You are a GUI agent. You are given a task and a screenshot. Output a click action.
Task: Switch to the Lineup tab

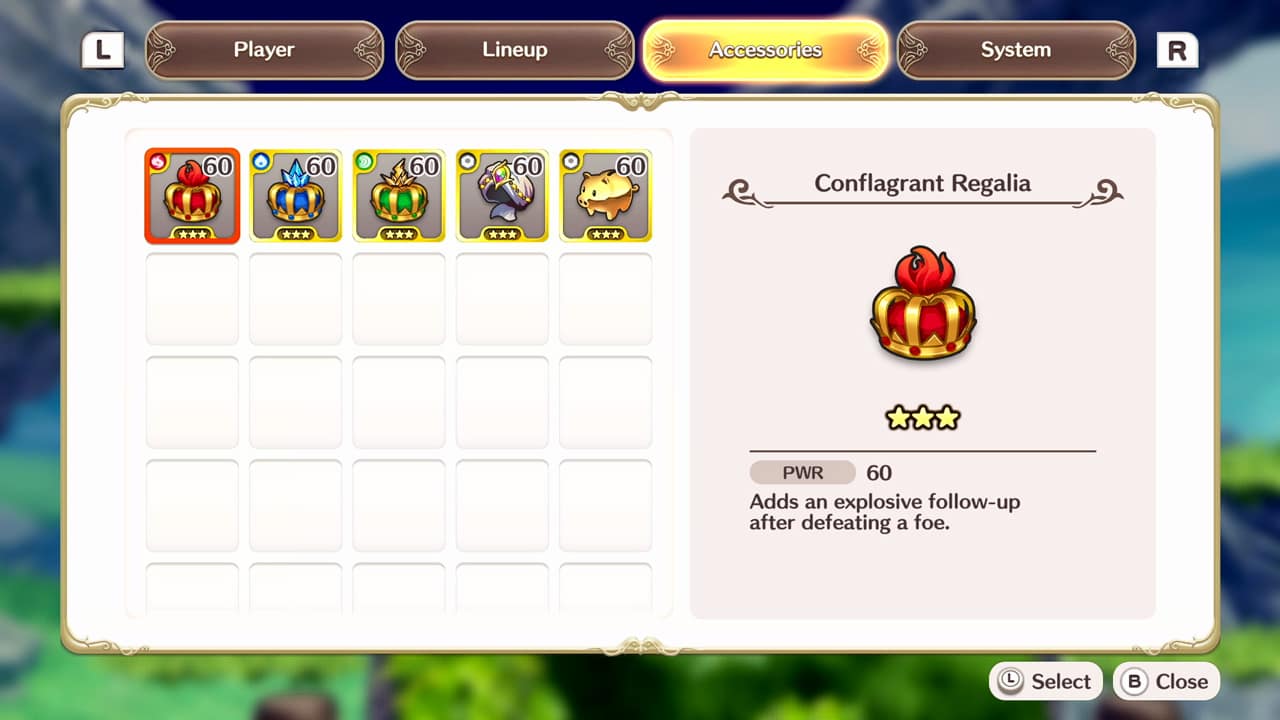pos(514,49)
